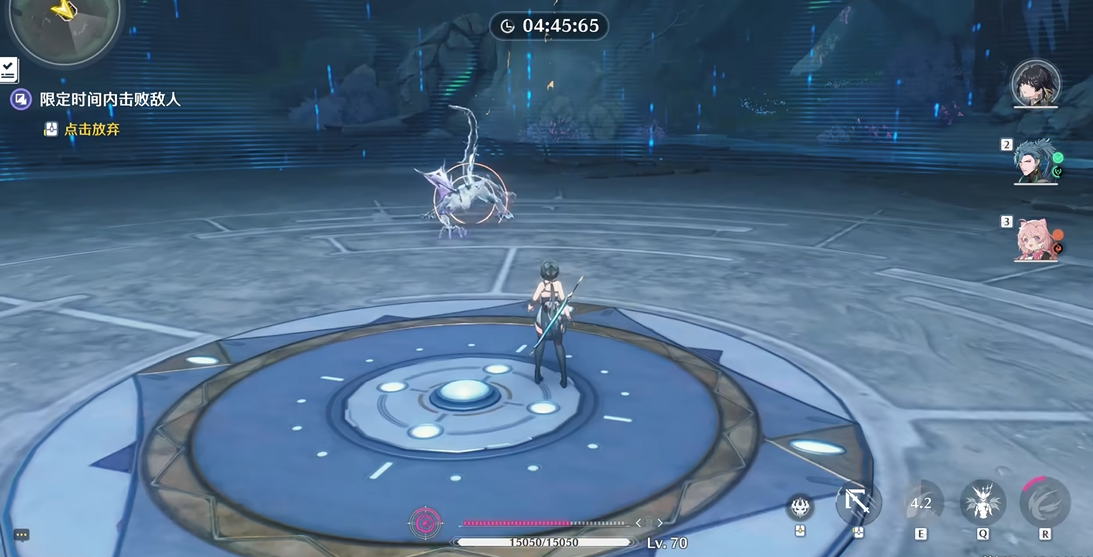Select the dark-haired character portrait

click(x=1035, y=84)
